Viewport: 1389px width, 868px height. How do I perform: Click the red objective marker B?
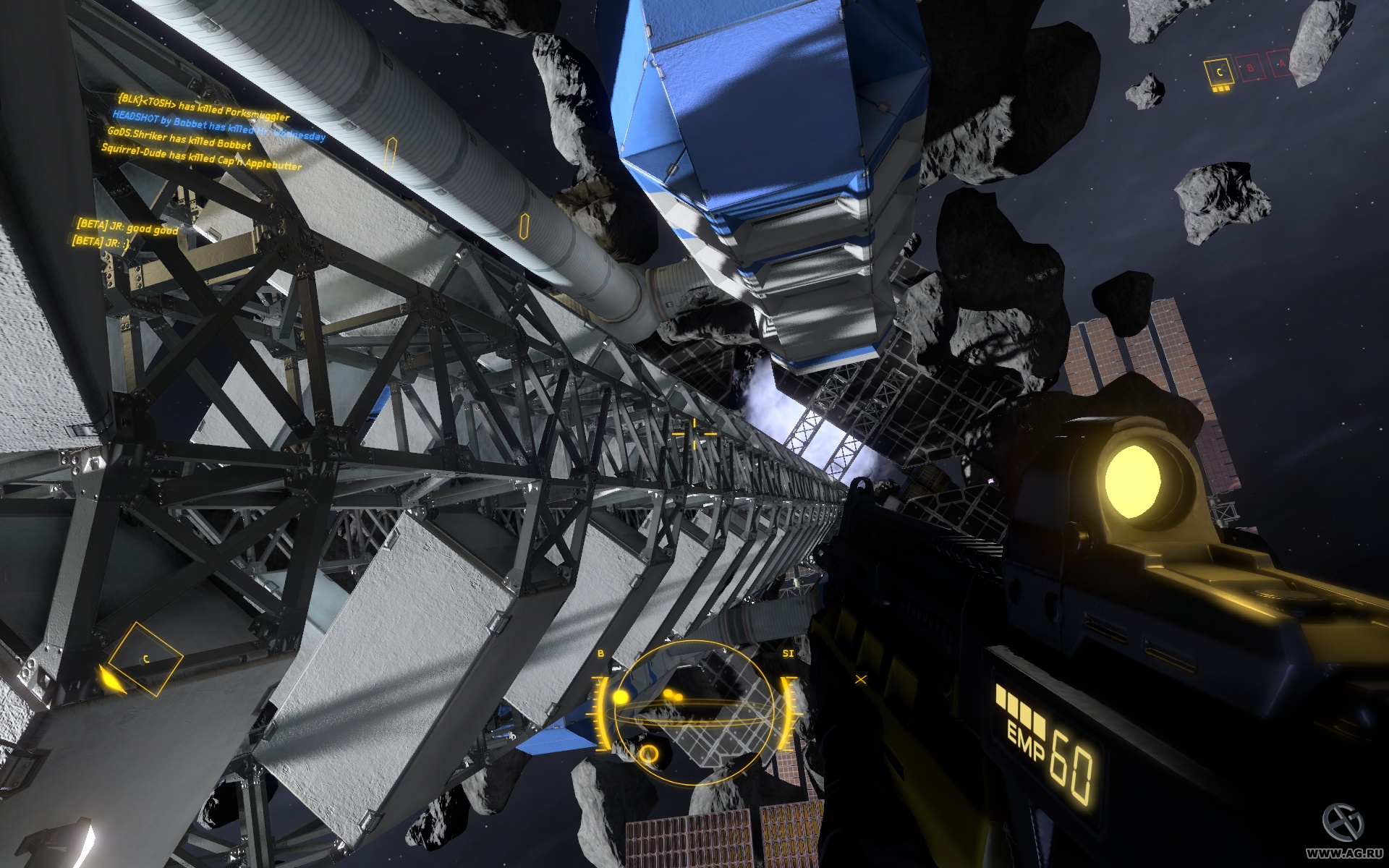coord(1250,68)
